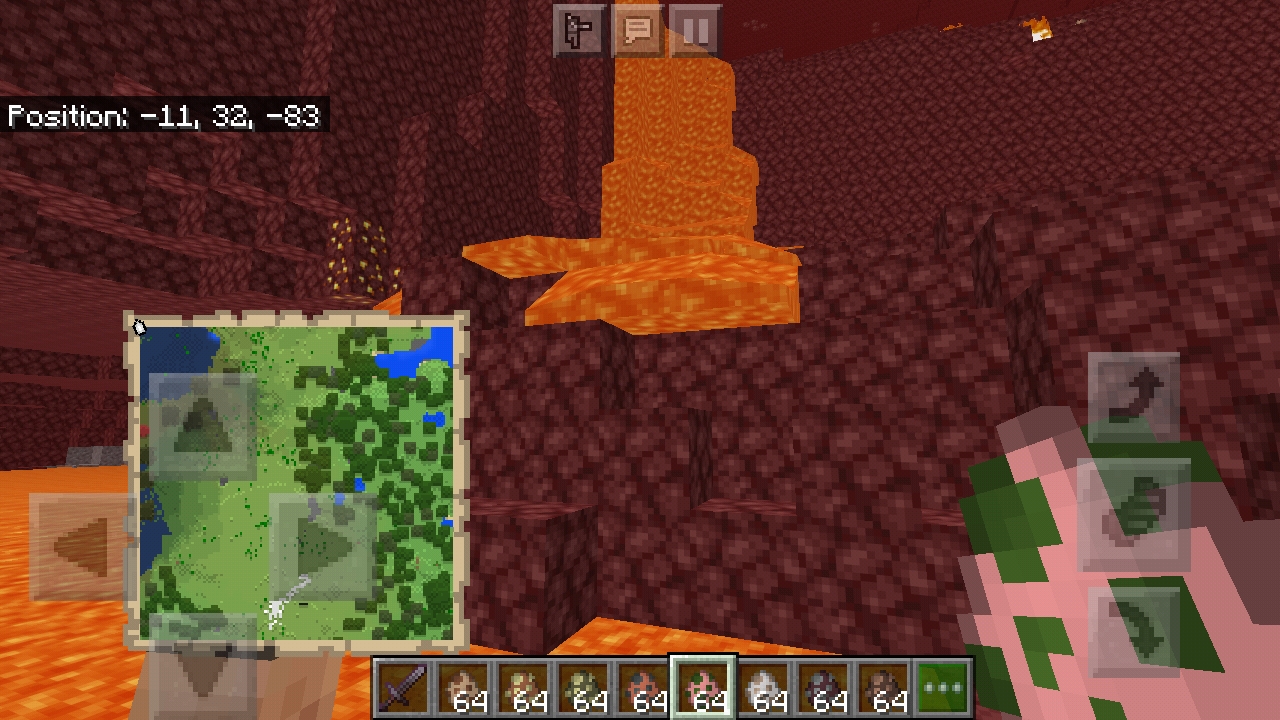Screen dimensions: 1280x720
Task: Open the pause menu
Action: click(x=696, y=31)
